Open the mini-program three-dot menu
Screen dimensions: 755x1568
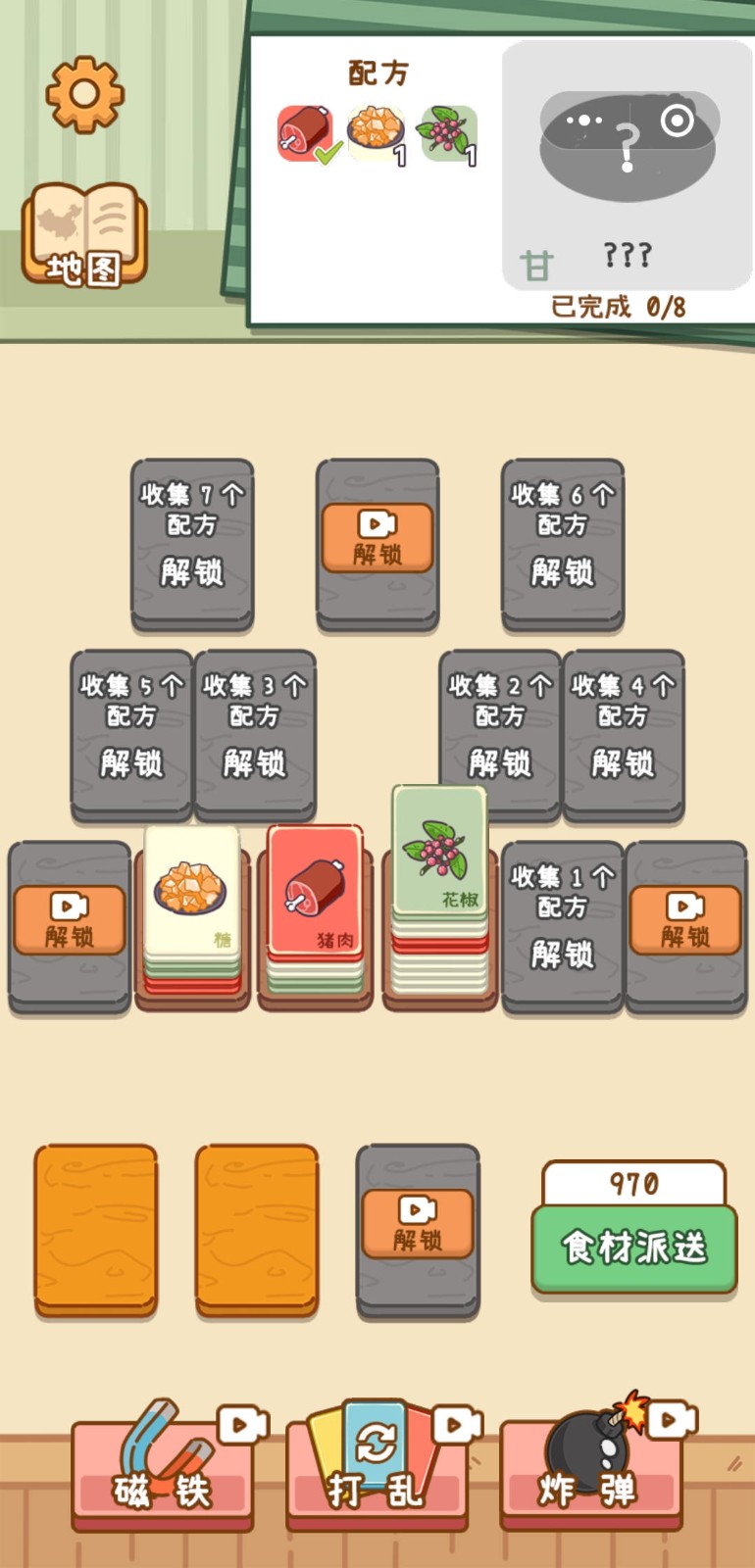pos(584,121)
